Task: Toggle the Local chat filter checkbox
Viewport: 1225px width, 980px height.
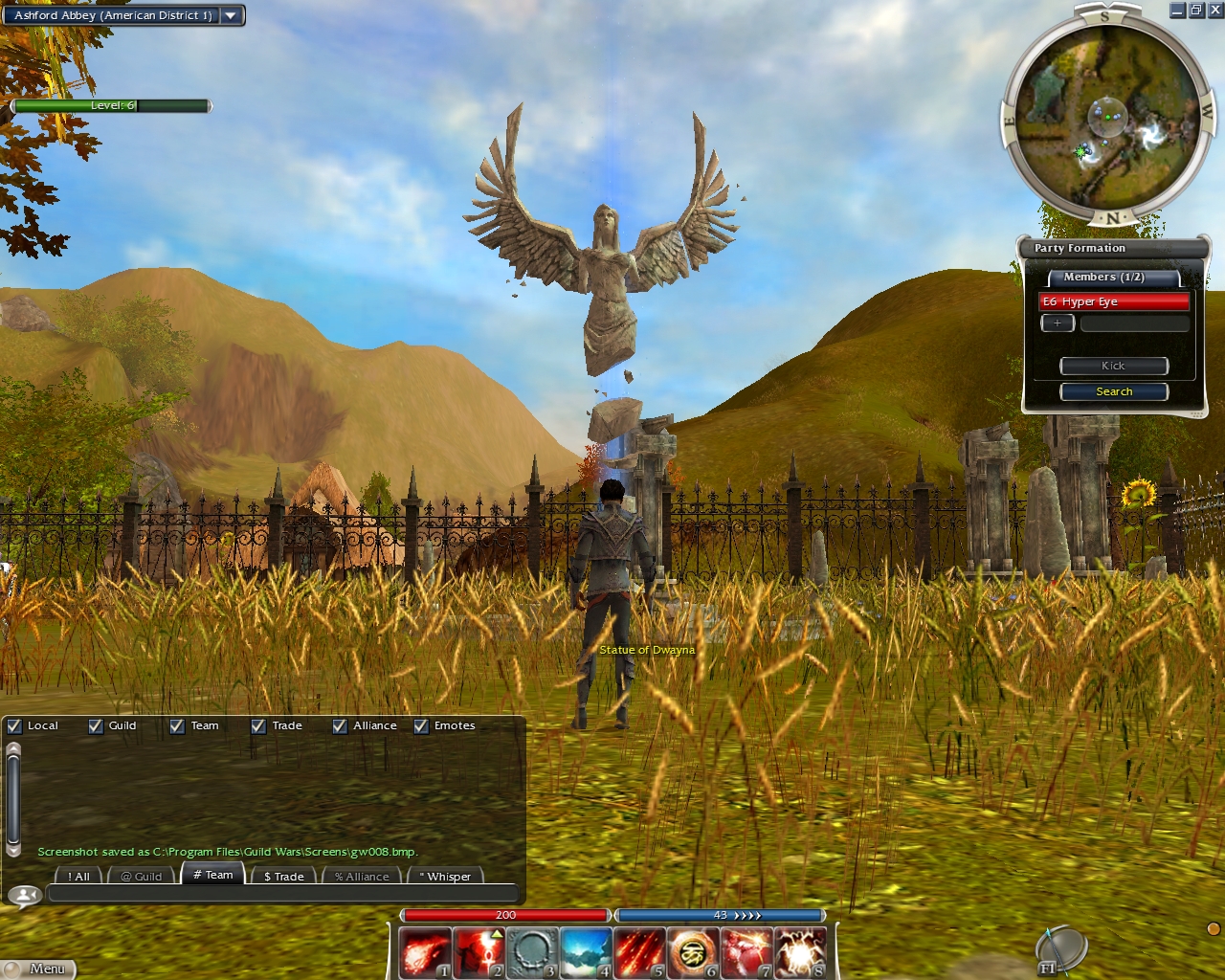Action: [14, 726]
